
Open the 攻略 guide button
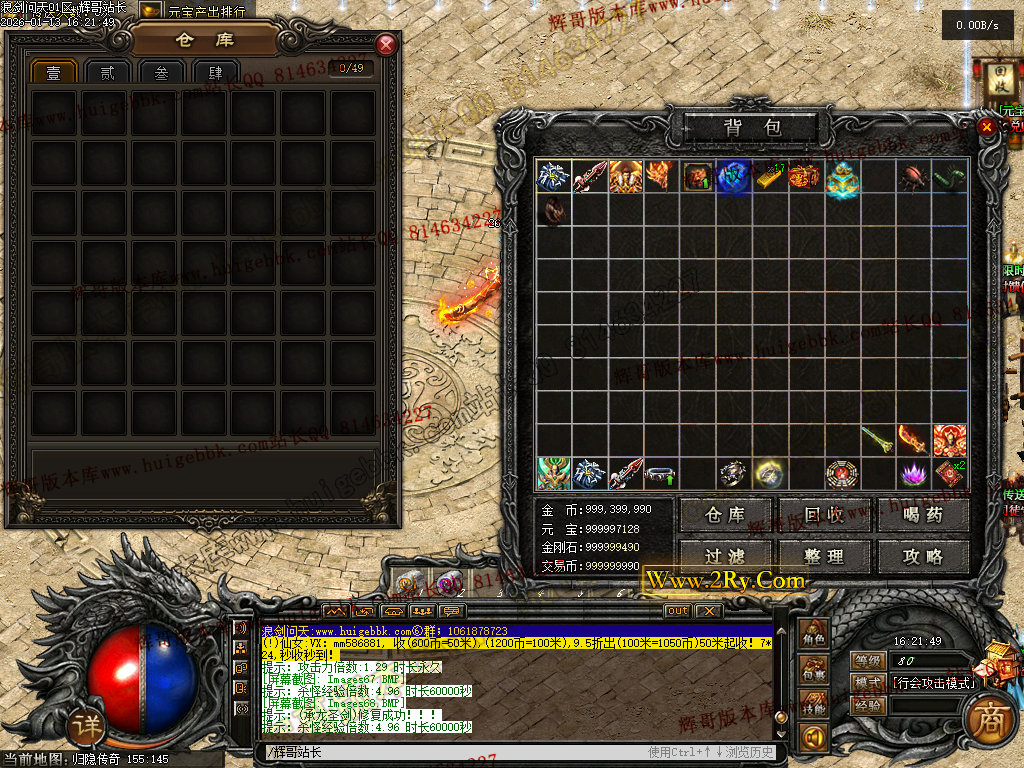point(923,557)
